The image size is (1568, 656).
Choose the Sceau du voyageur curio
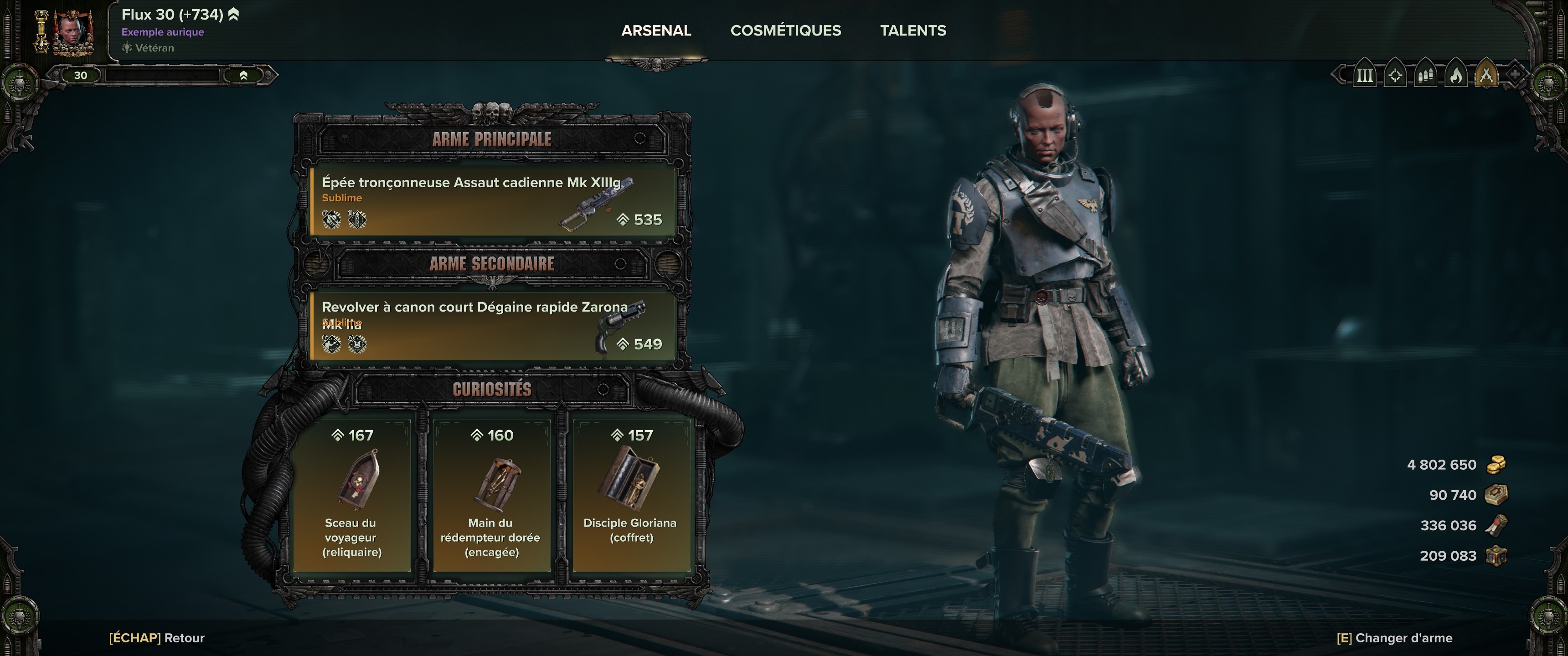click(x=352, y=495)
